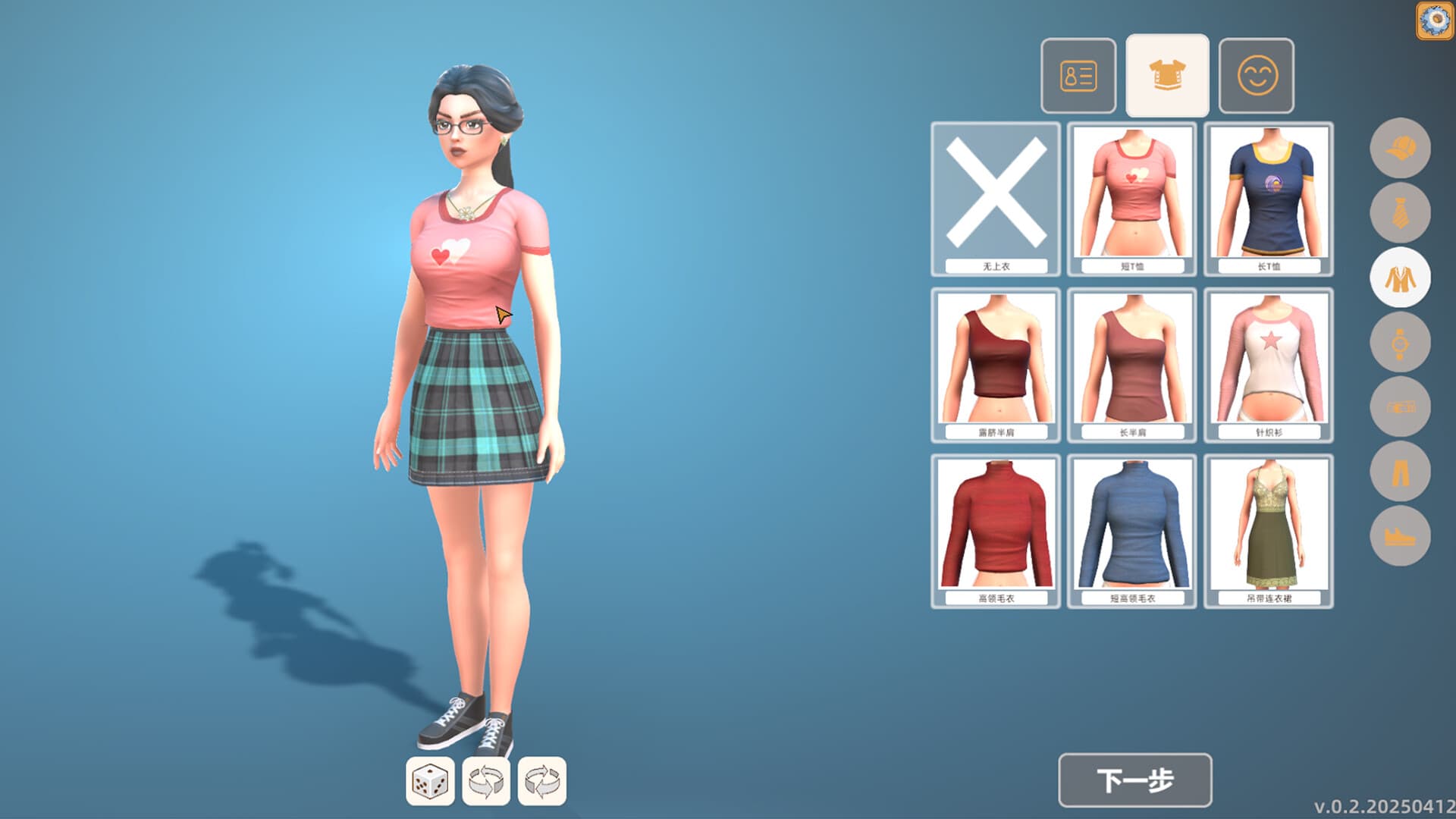Select the hat/headwear category icon
1456x819 pixels.
coord(1401,148)
